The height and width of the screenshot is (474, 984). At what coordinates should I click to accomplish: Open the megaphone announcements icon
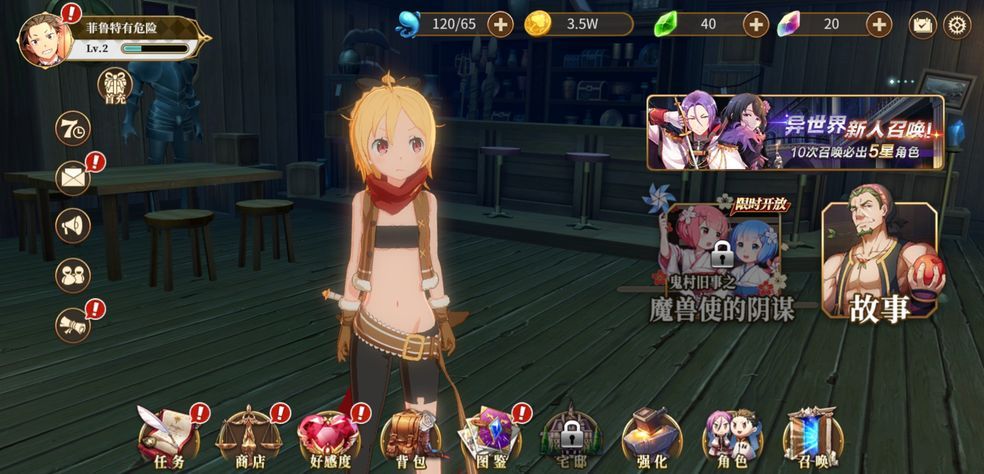72,225
